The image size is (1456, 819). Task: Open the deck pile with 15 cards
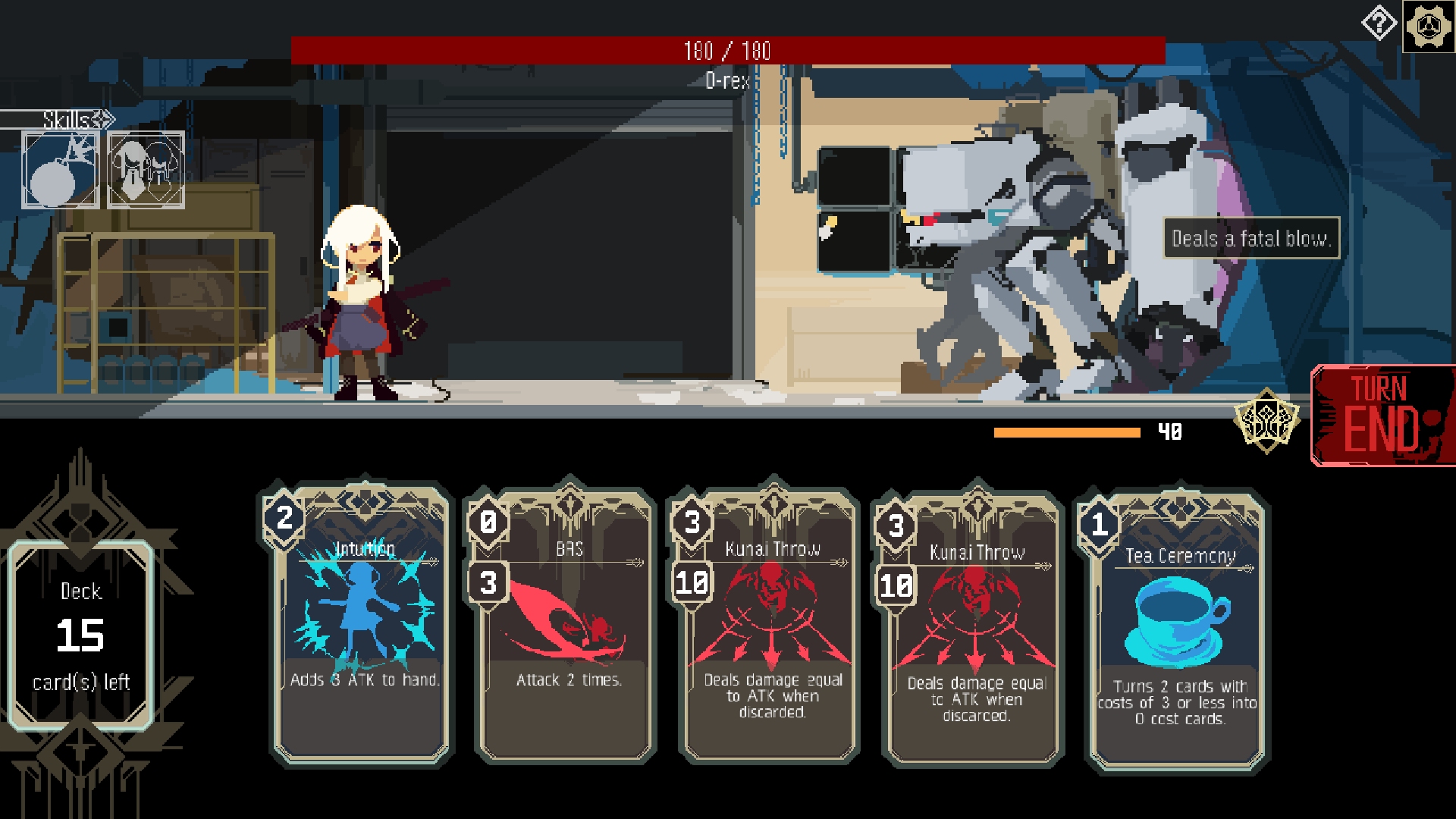81,635
